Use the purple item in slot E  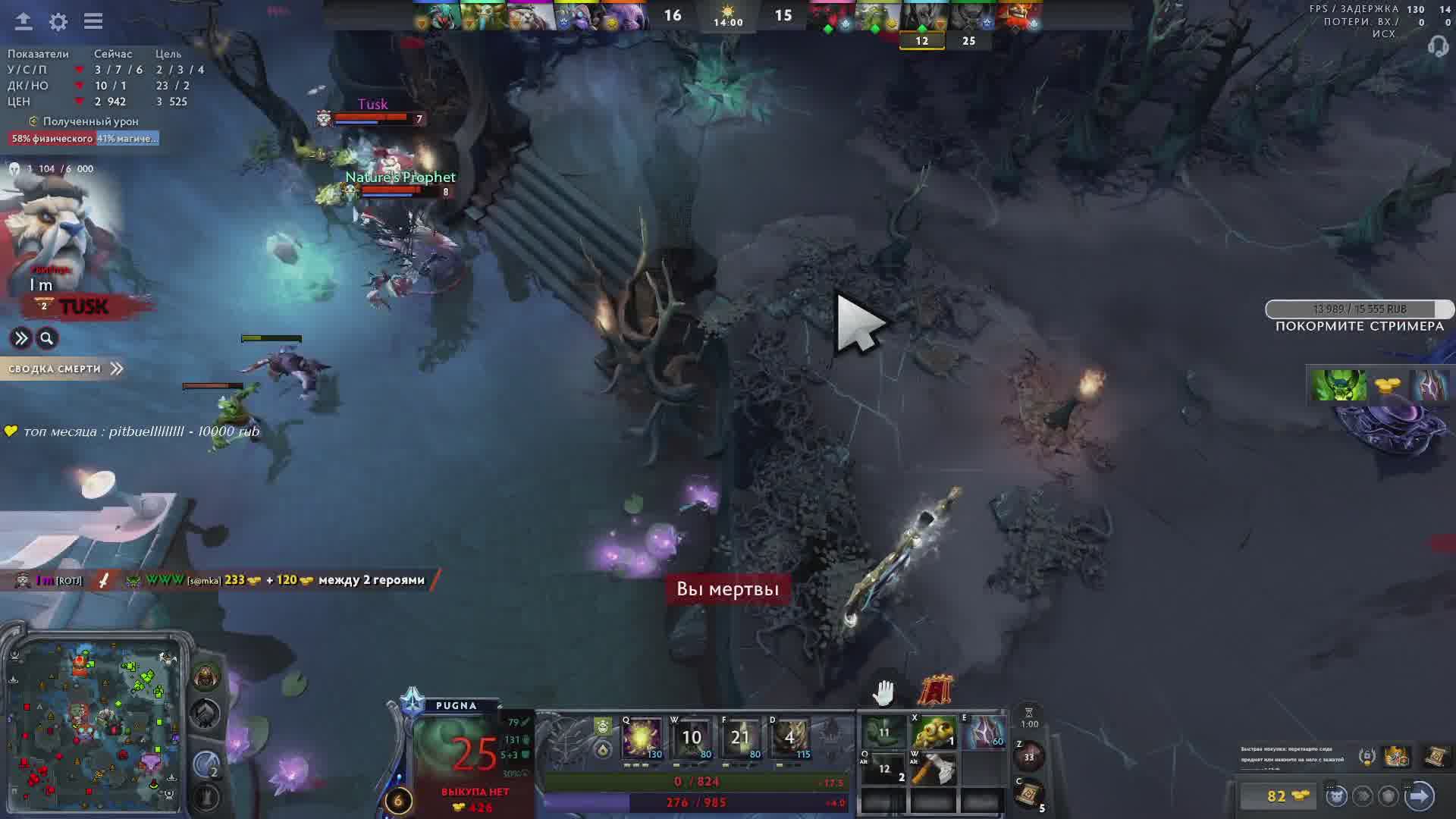point(984,733)
